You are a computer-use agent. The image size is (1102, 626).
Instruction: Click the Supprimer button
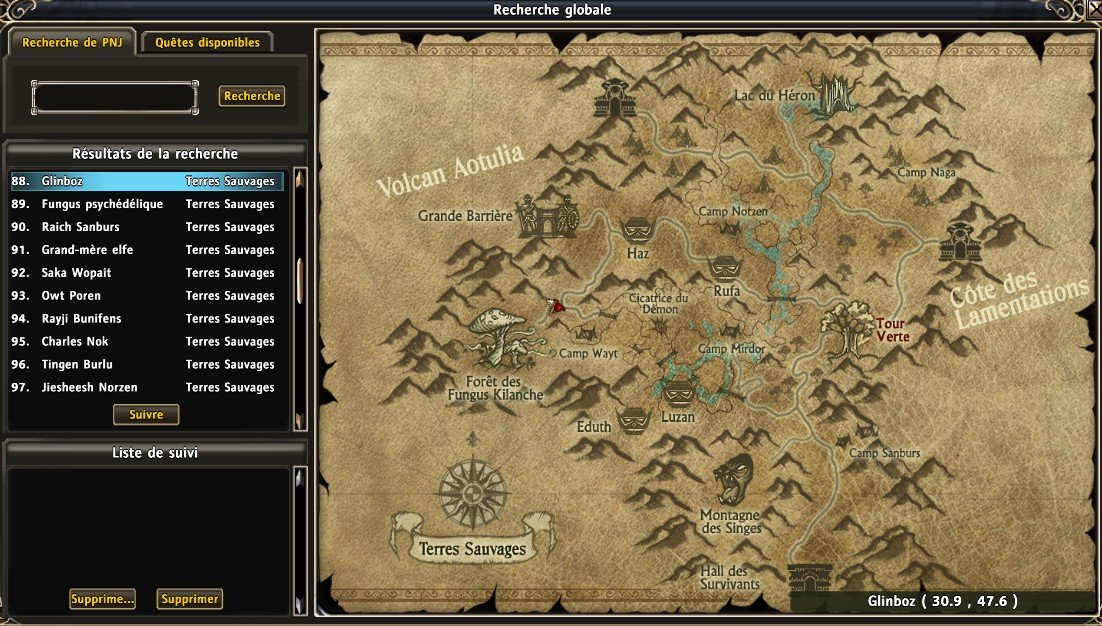pos(190,599)
